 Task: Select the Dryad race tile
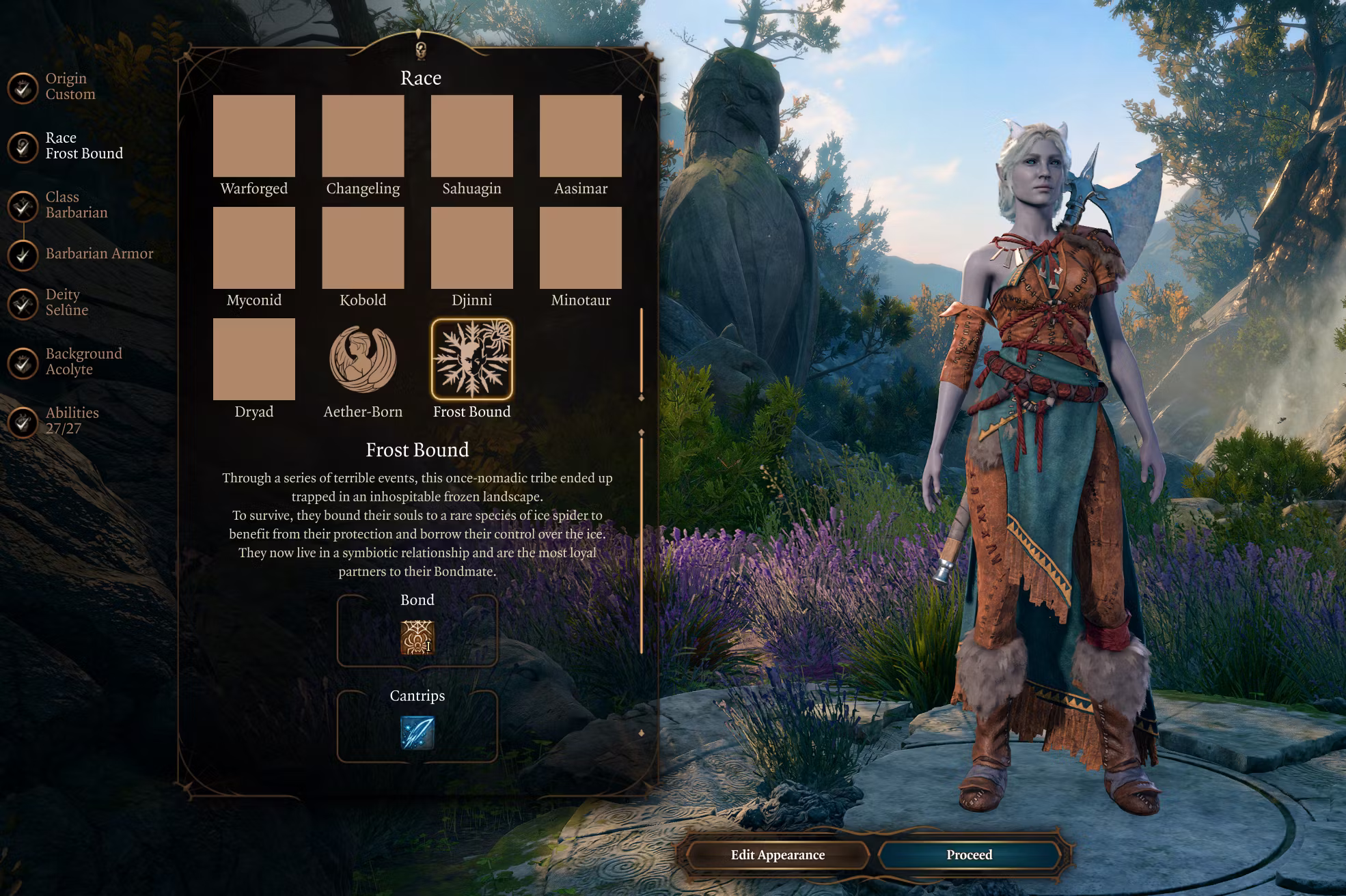[x=253, y=359]
